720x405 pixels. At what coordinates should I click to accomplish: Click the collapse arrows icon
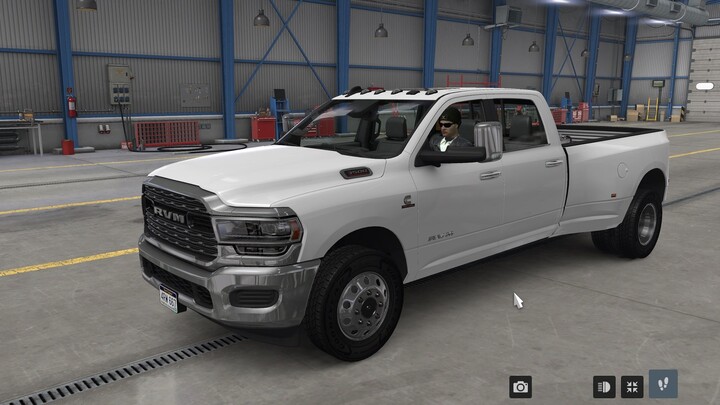pos(632,387)
